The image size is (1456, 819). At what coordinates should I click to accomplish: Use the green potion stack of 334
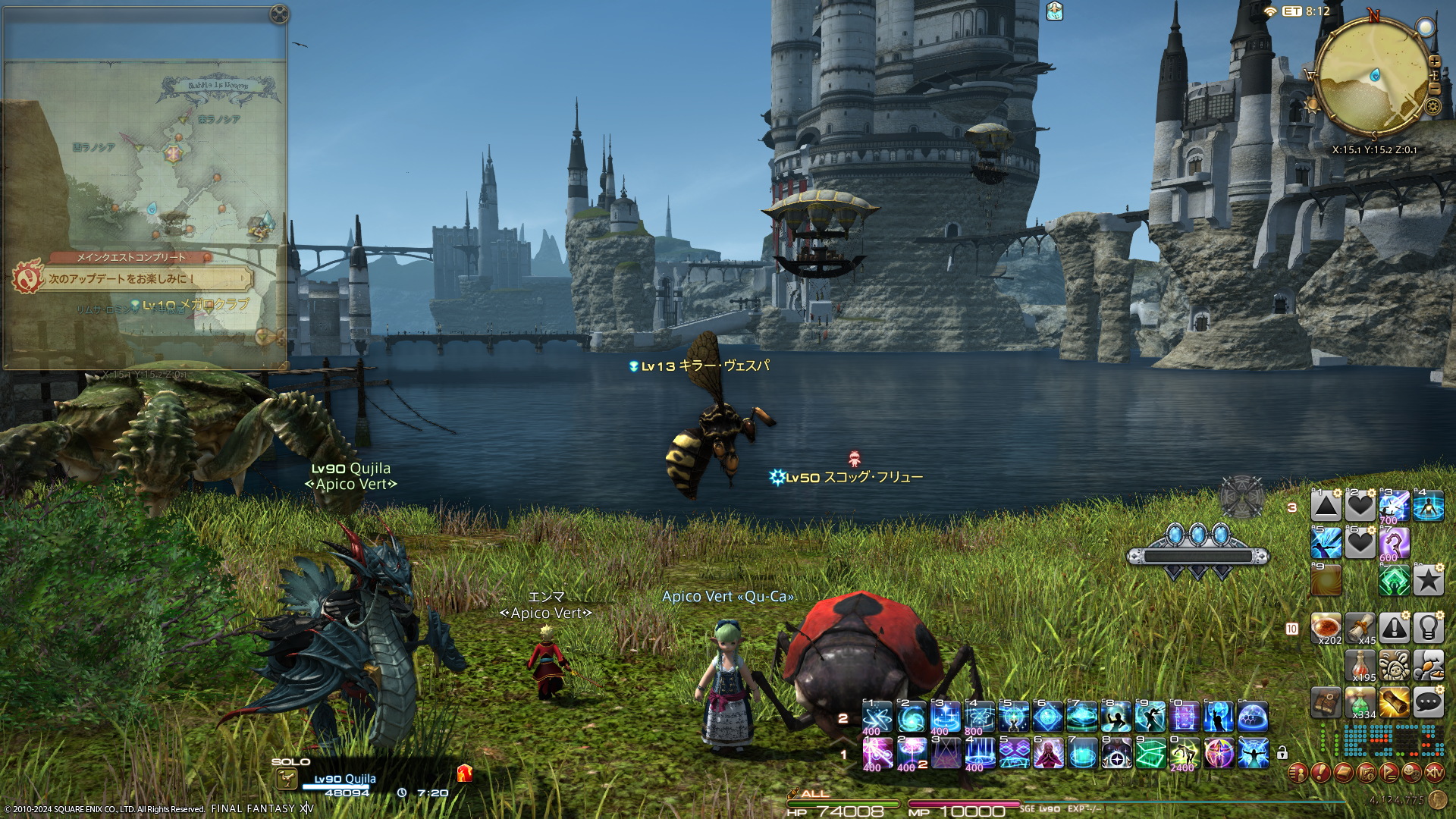click(x=1360, y=703)
